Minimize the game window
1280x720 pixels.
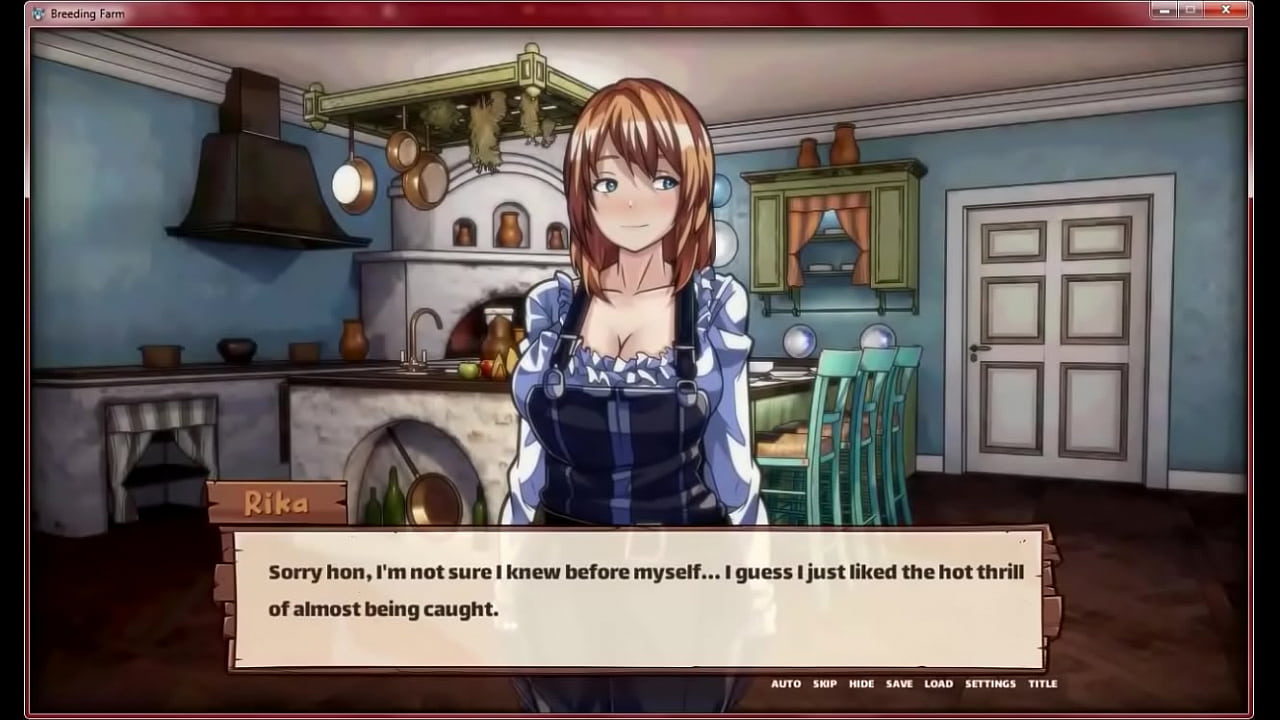[1163, 11]
